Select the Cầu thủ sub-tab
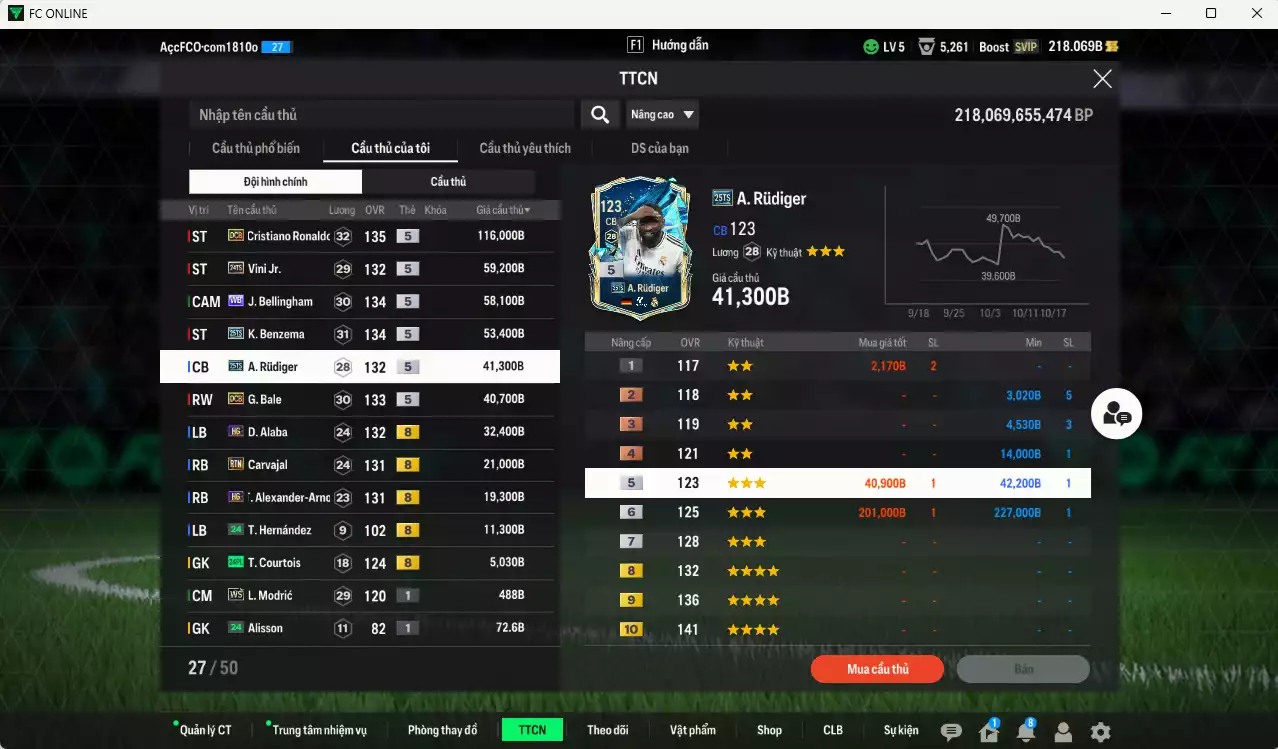 (448, 182)
